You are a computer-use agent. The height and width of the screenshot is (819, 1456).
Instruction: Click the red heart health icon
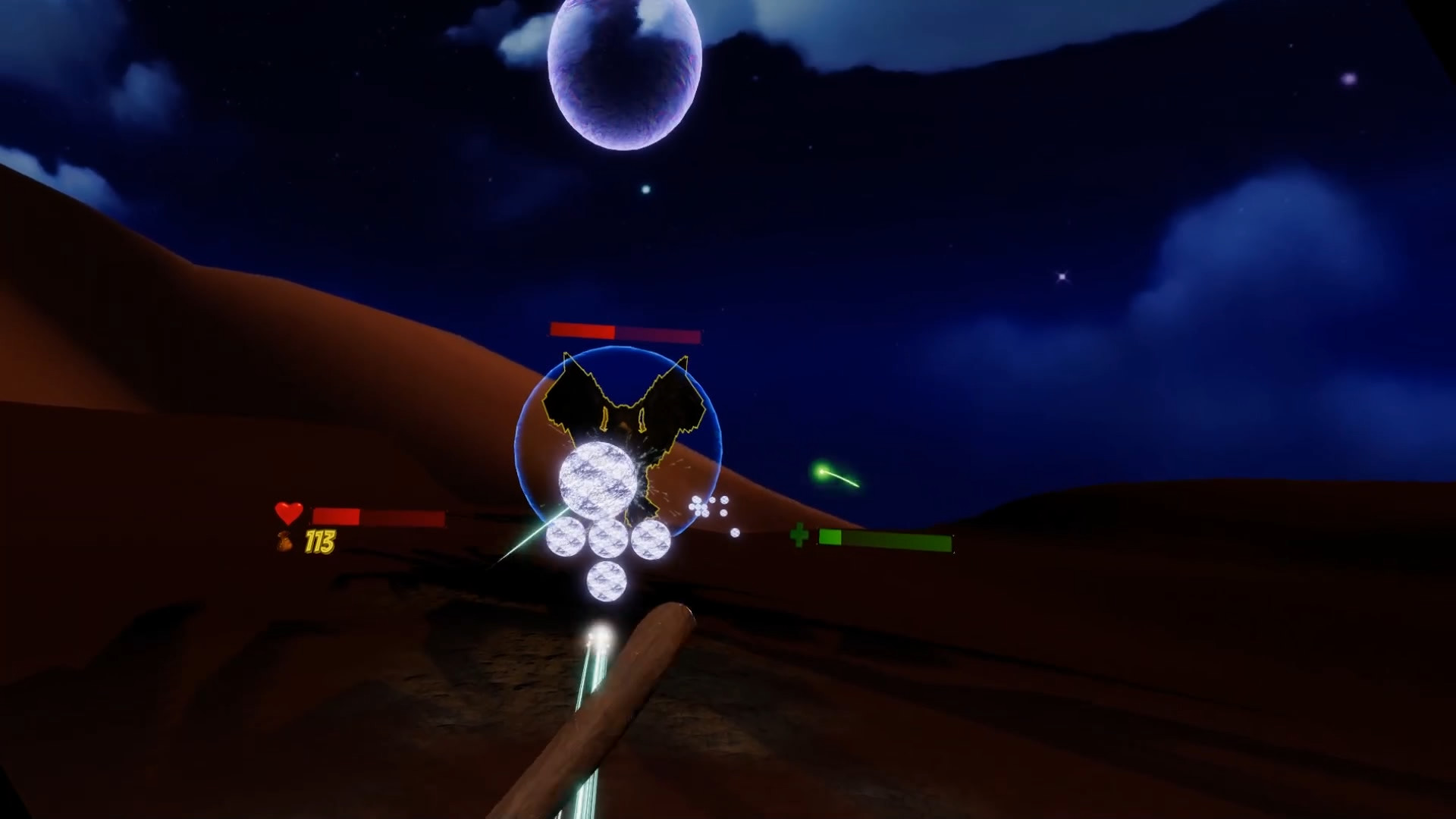[290, 514]
